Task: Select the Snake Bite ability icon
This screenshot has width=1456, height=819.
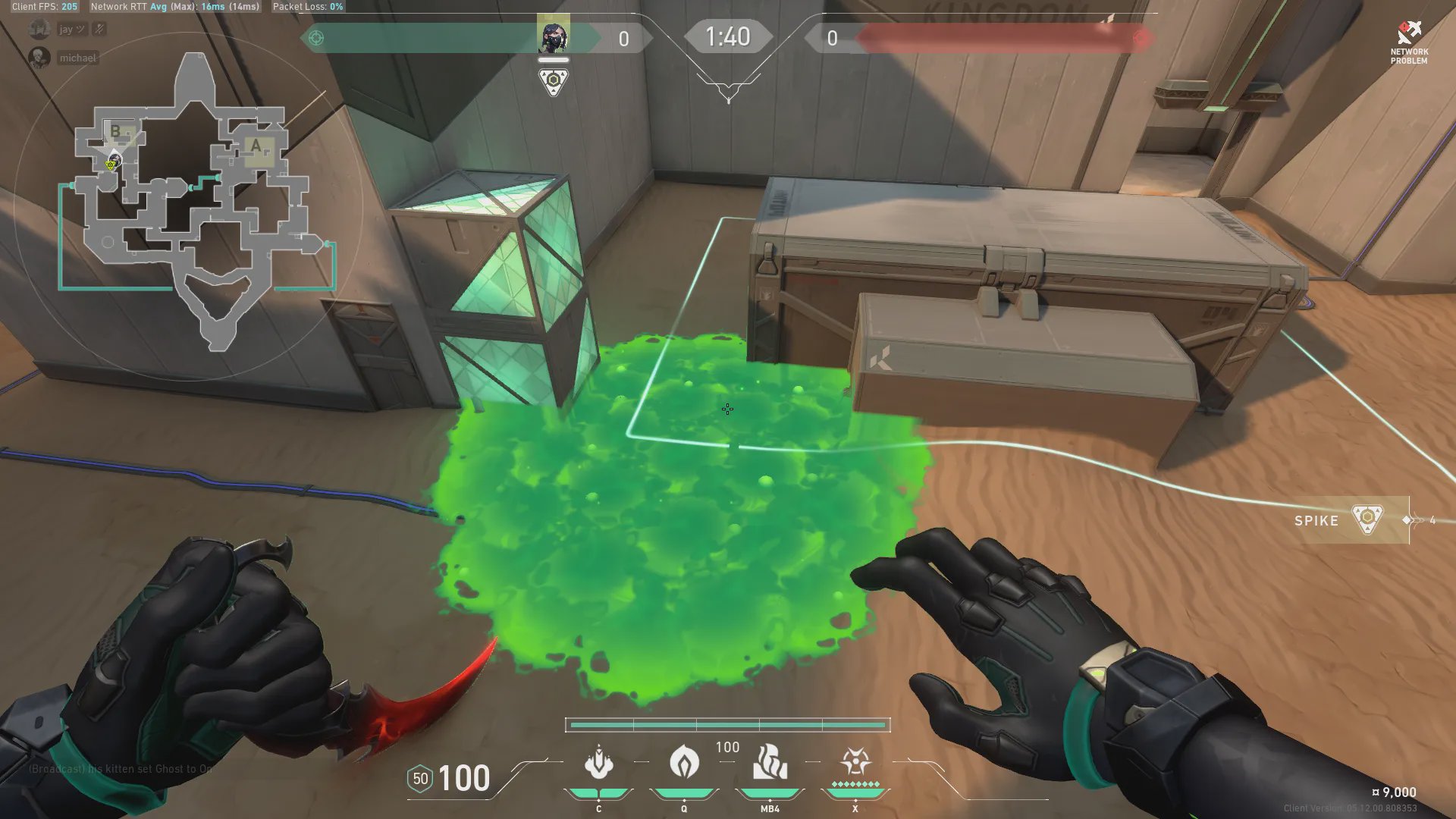Action: click(598, 762)
